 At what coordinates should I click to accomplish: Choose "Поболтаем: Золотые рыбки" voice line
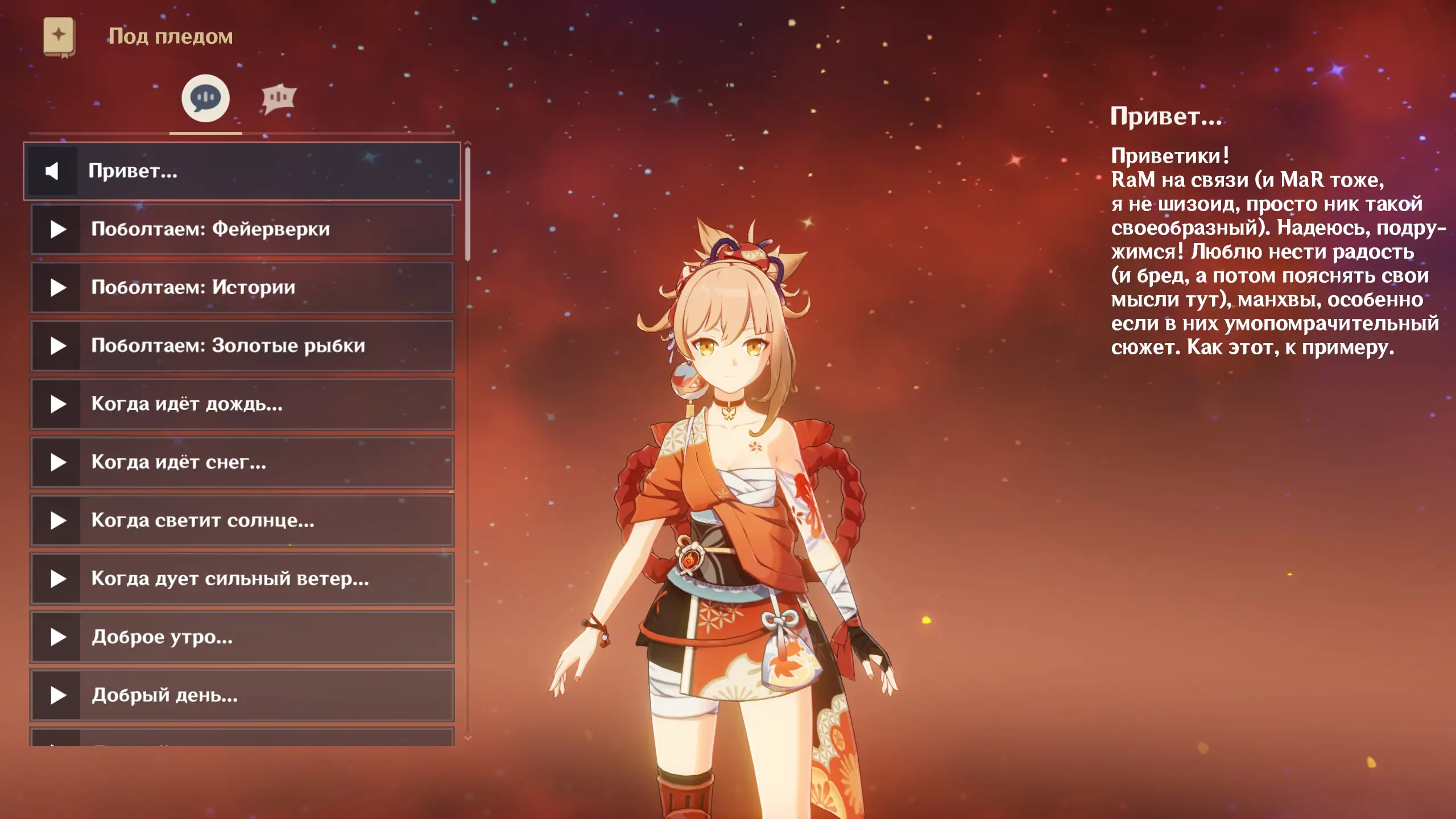tap(242, 346)
